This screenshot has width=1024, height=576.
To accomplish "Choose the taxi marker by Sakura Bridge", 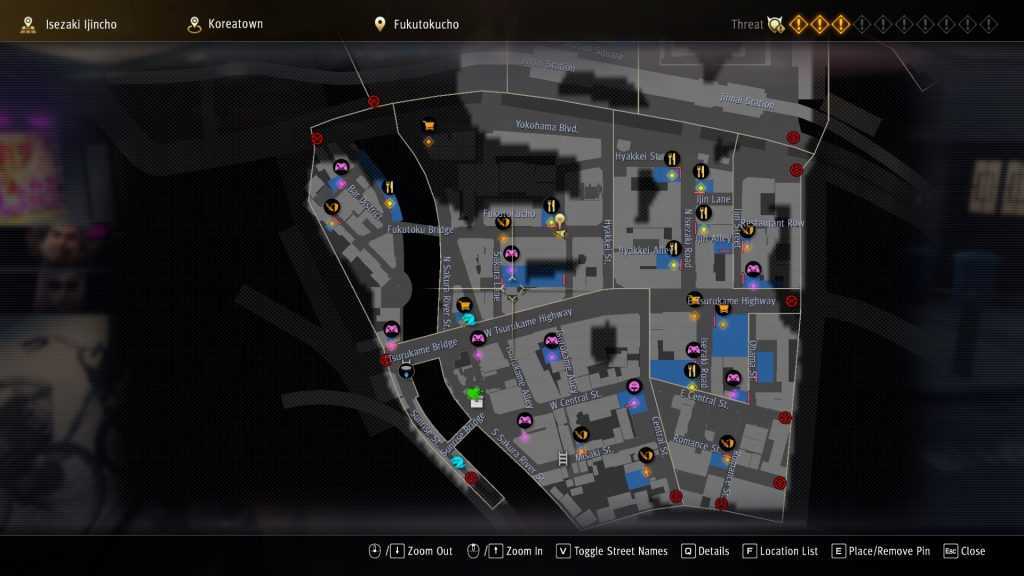I will (458, 461).
